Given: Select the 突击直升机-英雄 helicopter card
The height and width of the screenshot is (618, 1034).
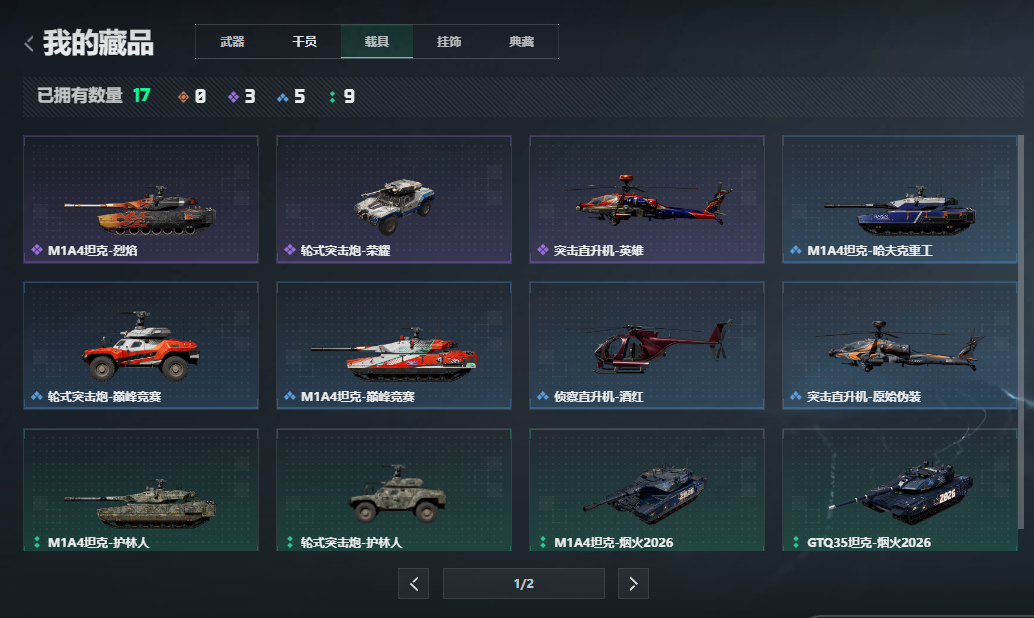Looking at the screenshot, I should (x=647, y=199).
